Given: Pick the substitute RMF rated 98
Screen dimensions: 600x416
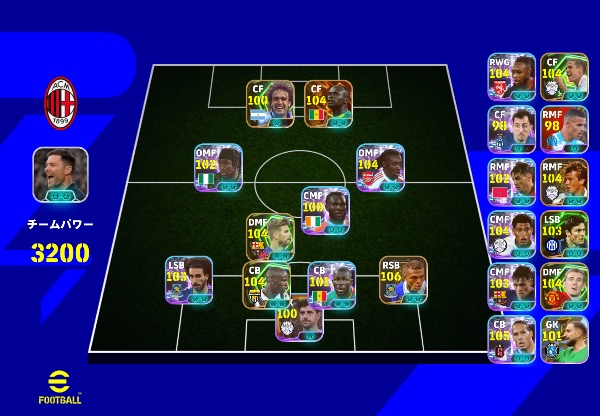Looking at the screenshot, I should click(564, 129).
